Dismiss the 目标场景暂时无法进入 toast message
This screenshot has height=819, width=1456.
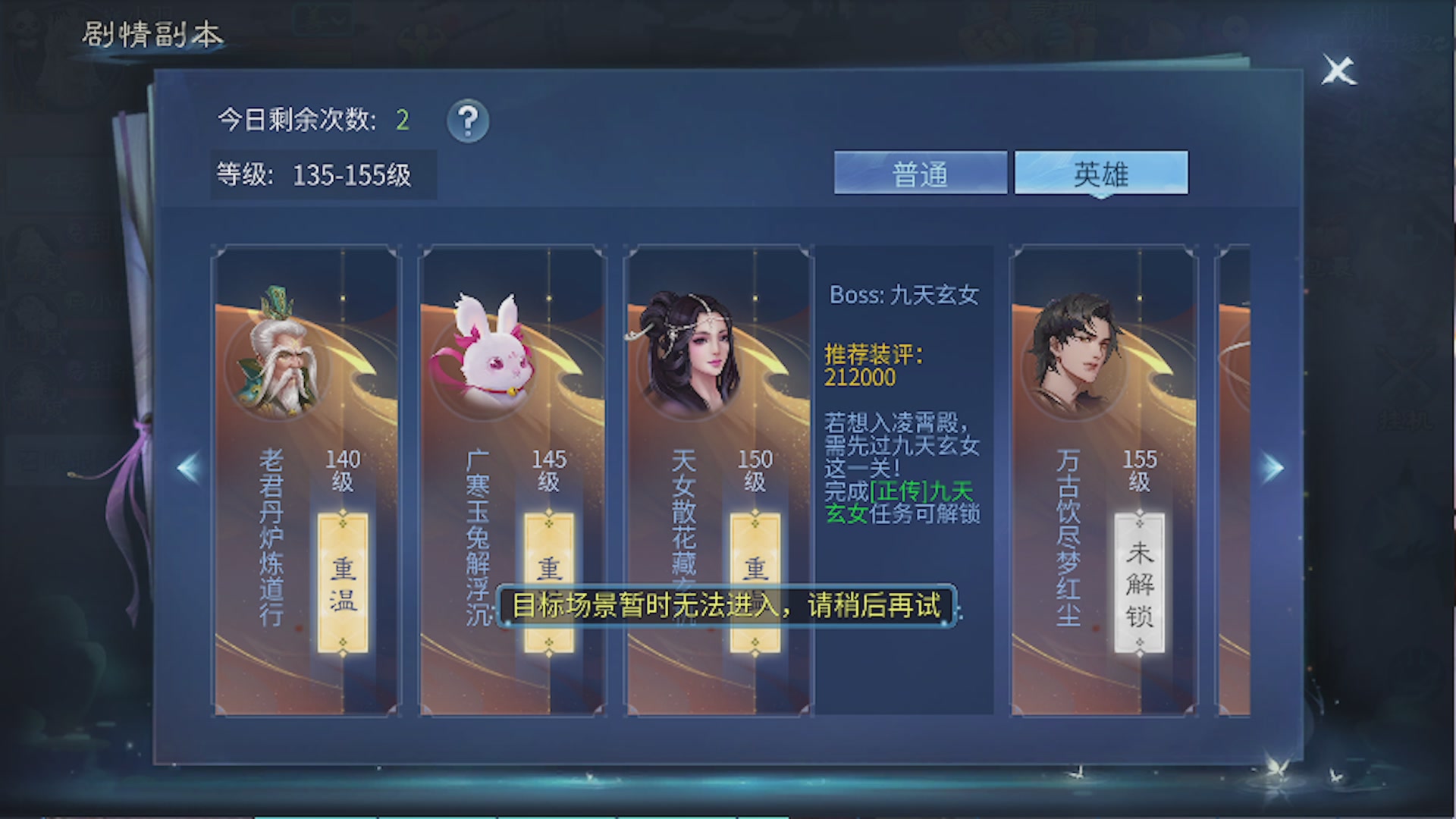tap(728, 607)
